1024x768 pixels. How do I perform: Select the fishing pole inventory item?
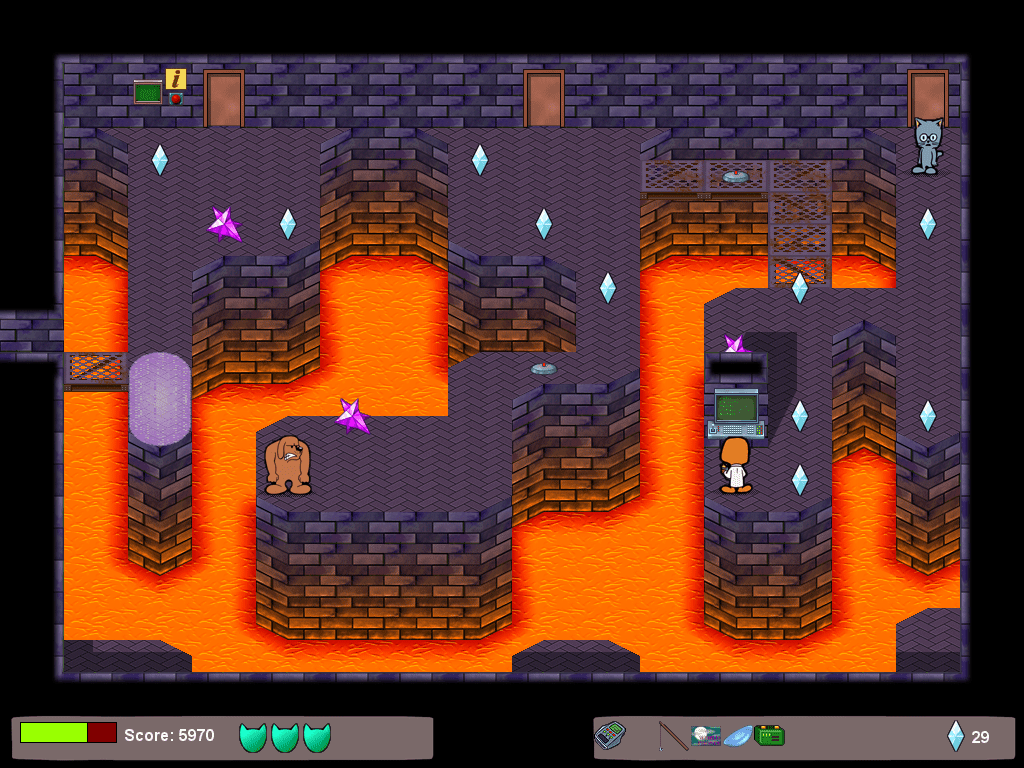click(672, 736)
